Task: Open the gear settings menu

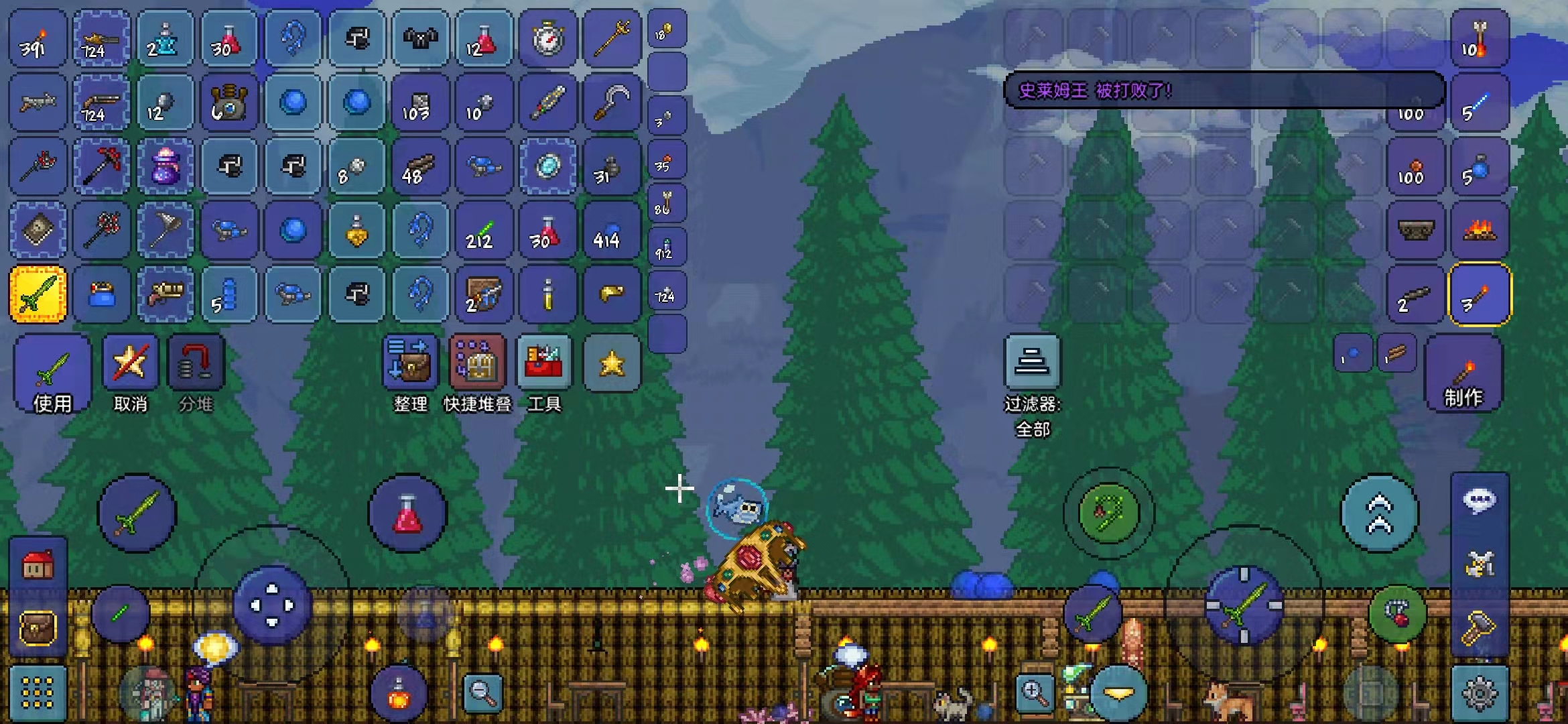Action: point(1480,693)
